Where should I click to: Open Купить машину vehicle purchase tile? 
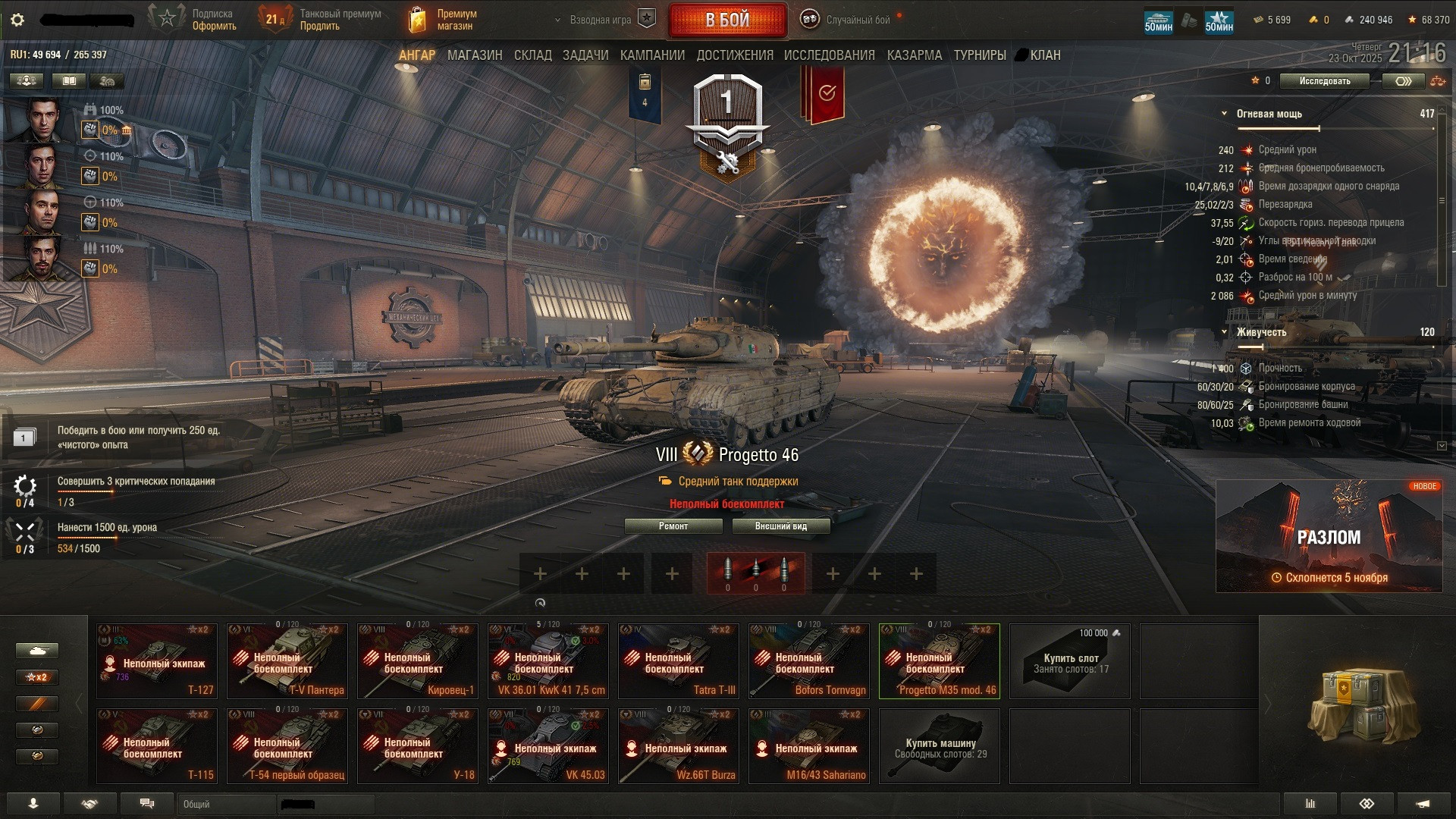point(940,746)
